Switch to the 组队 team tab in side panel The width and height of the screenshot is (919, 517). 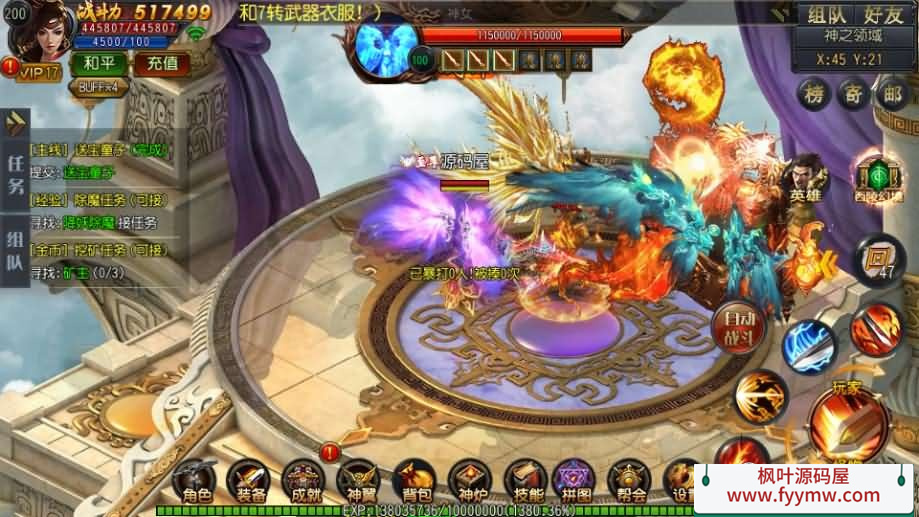coord(15,252)
